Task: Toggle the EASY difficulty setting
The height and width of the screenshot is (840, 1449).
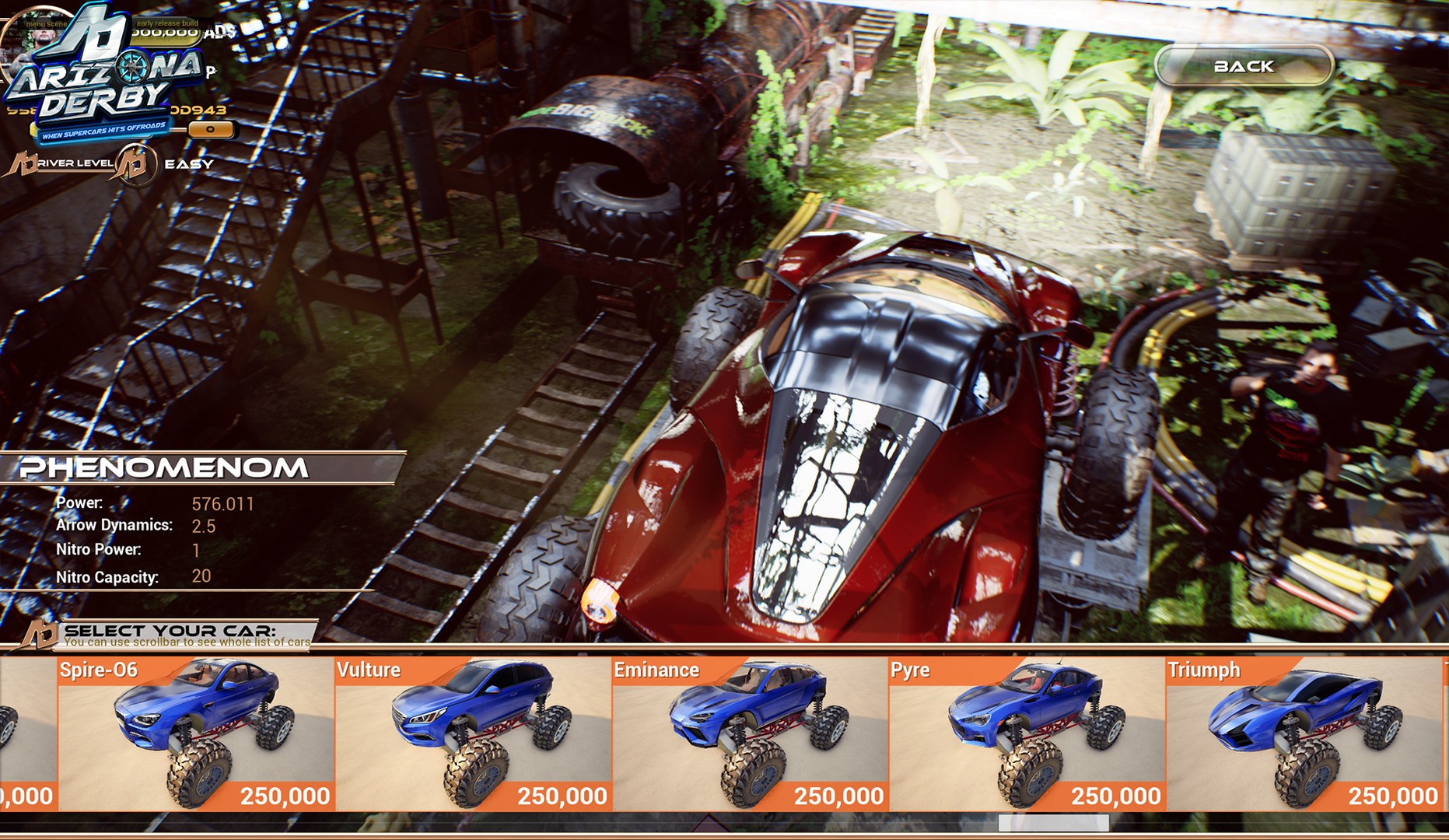Action: 189,165
